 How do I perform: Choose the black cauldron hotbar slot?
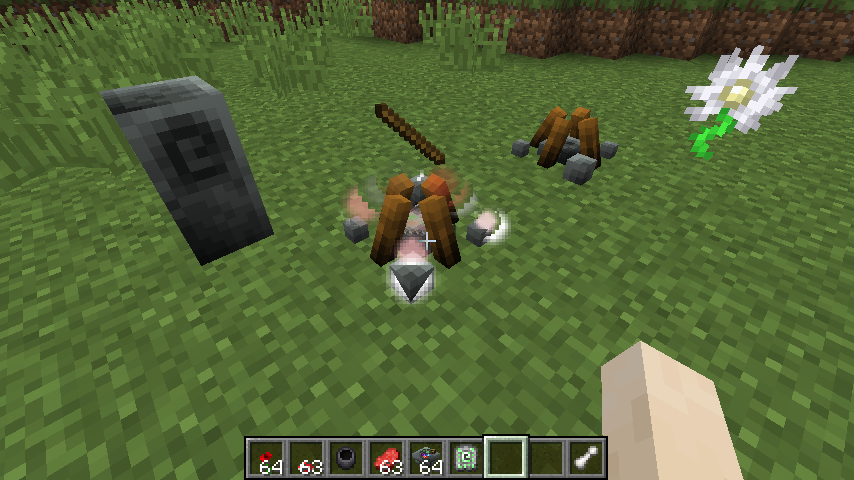click(346, 458)
